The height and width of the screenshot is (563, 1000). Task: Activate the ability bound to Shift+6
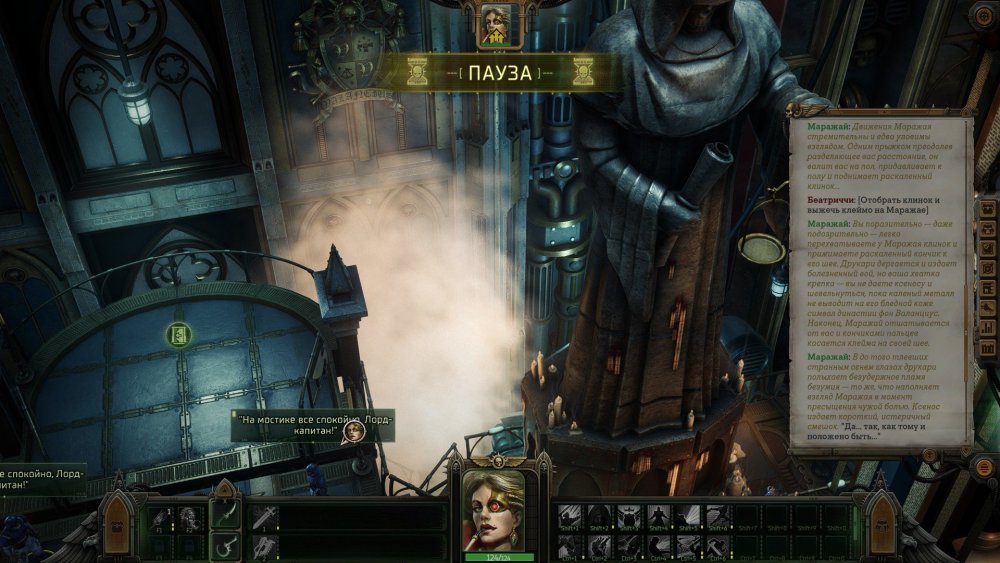point(717,517)
